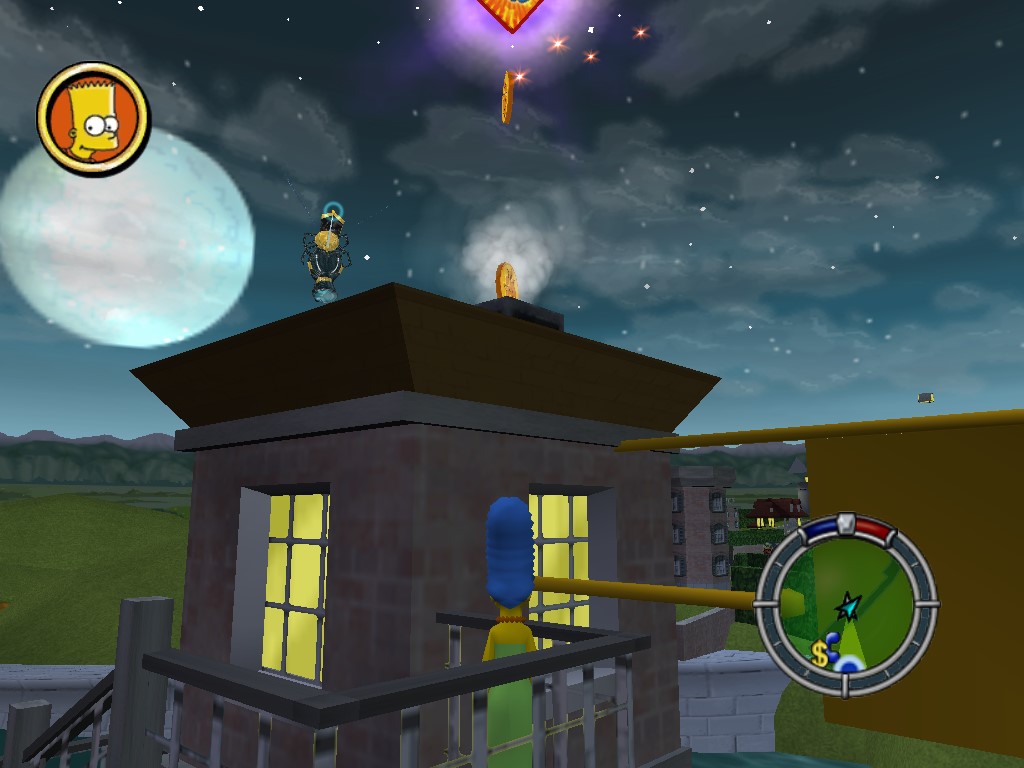
Task: Click the cyan player arrow on radar
Action: [849, 604]
